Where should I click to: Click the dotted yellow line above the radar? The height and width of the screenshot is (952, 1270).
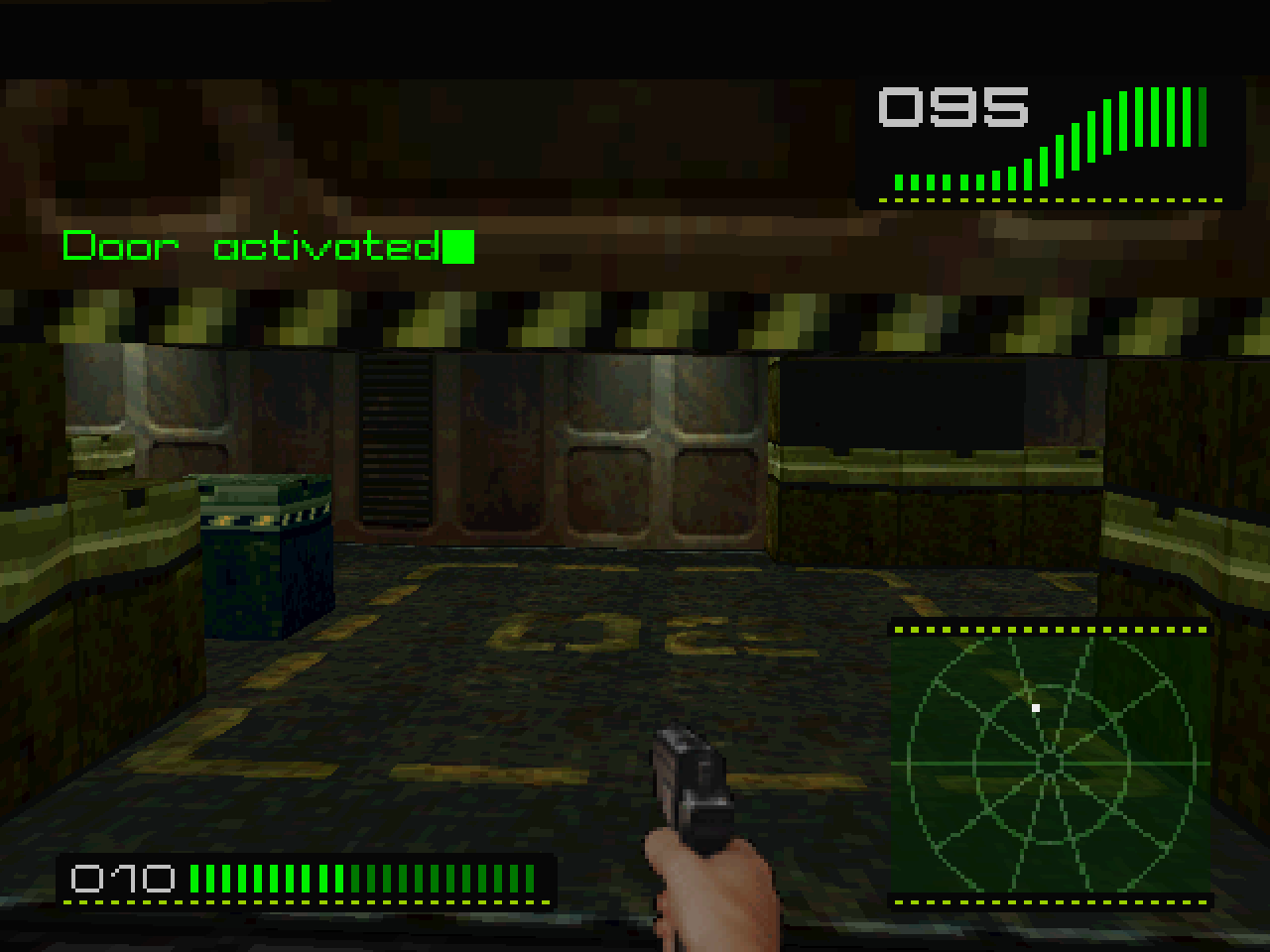tap(1052, 628)
